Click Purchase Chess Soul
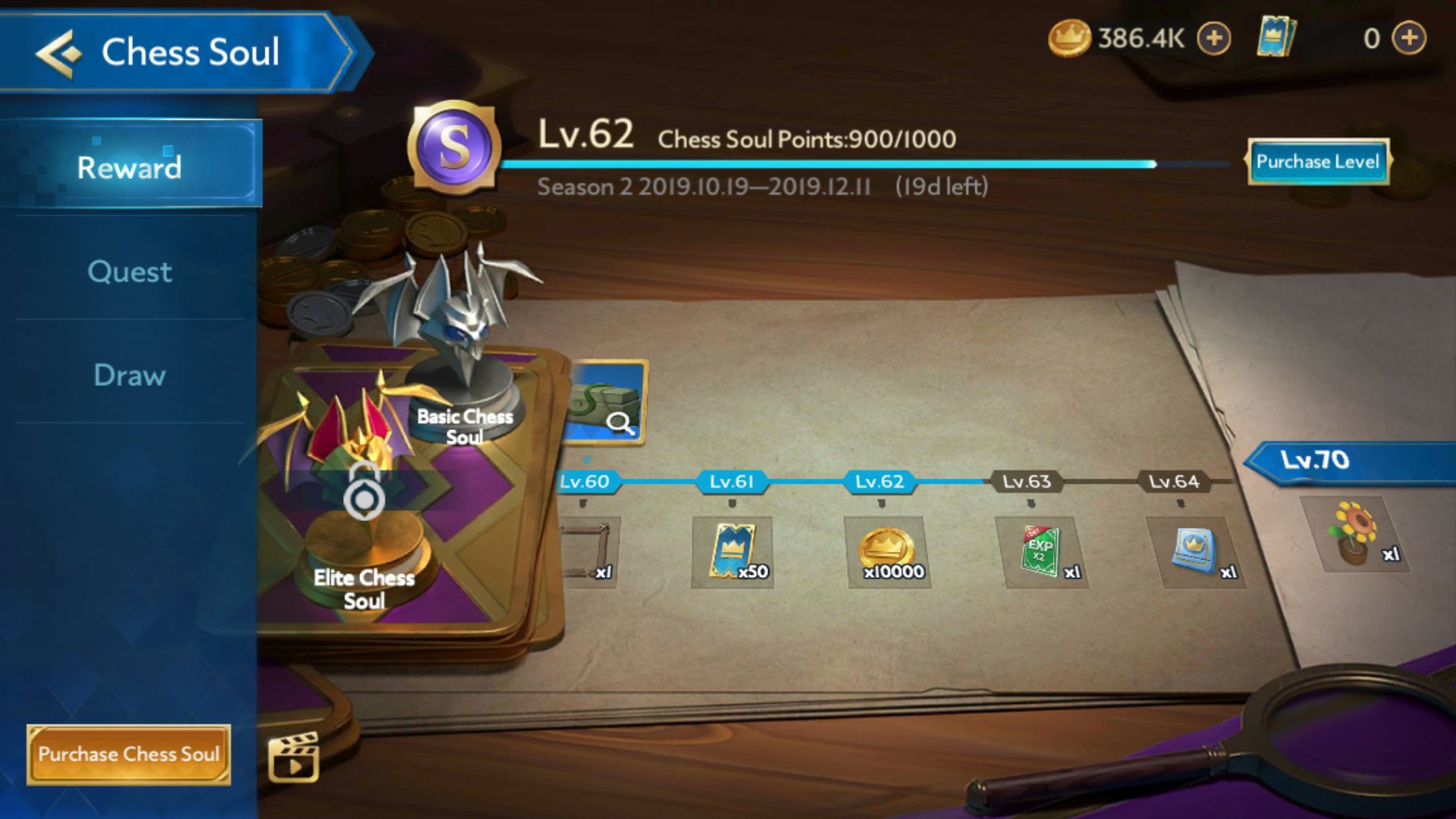The image size is (1456, 819). [x=129, y=754]
